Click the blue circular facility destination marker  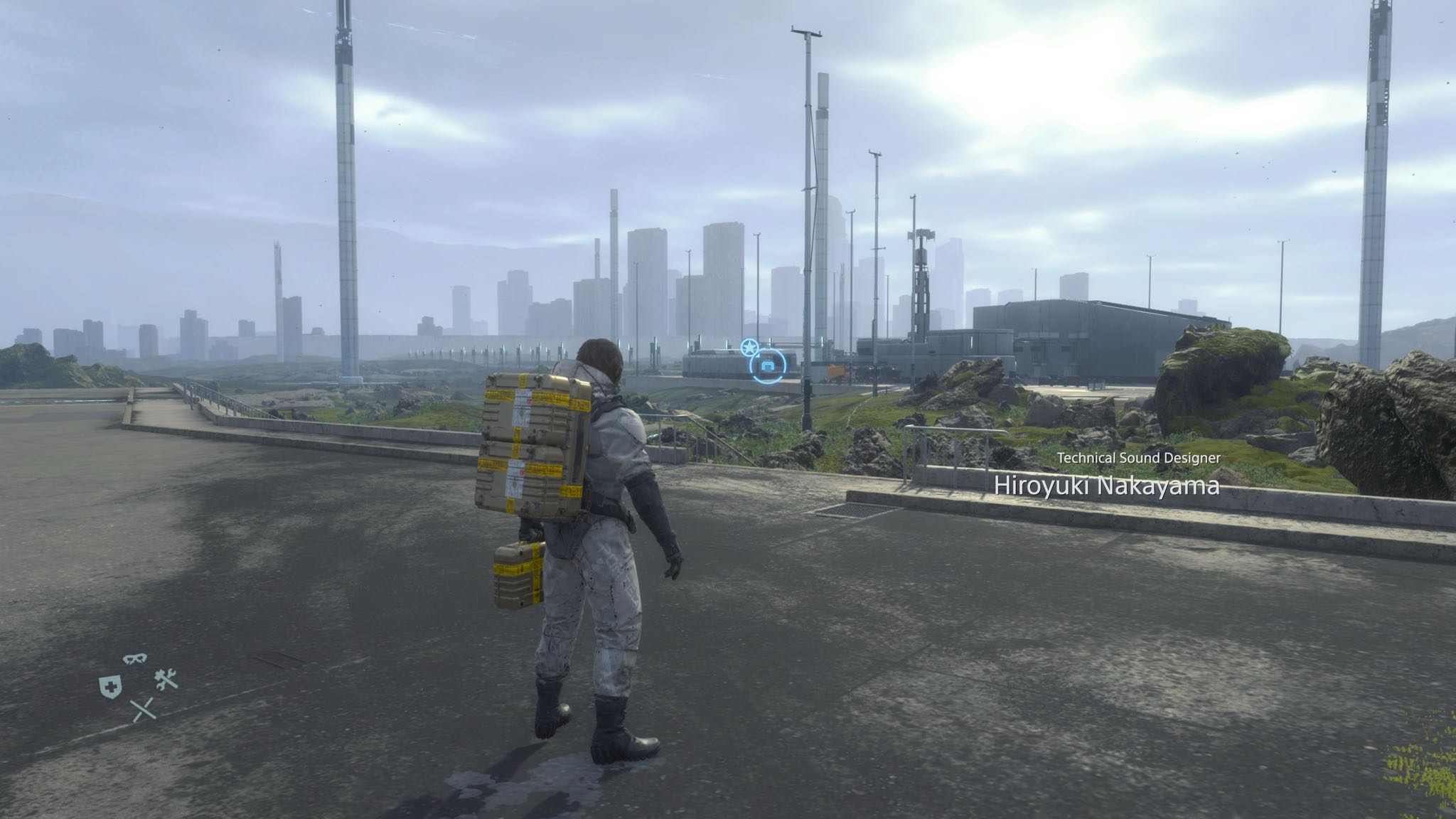768,366
